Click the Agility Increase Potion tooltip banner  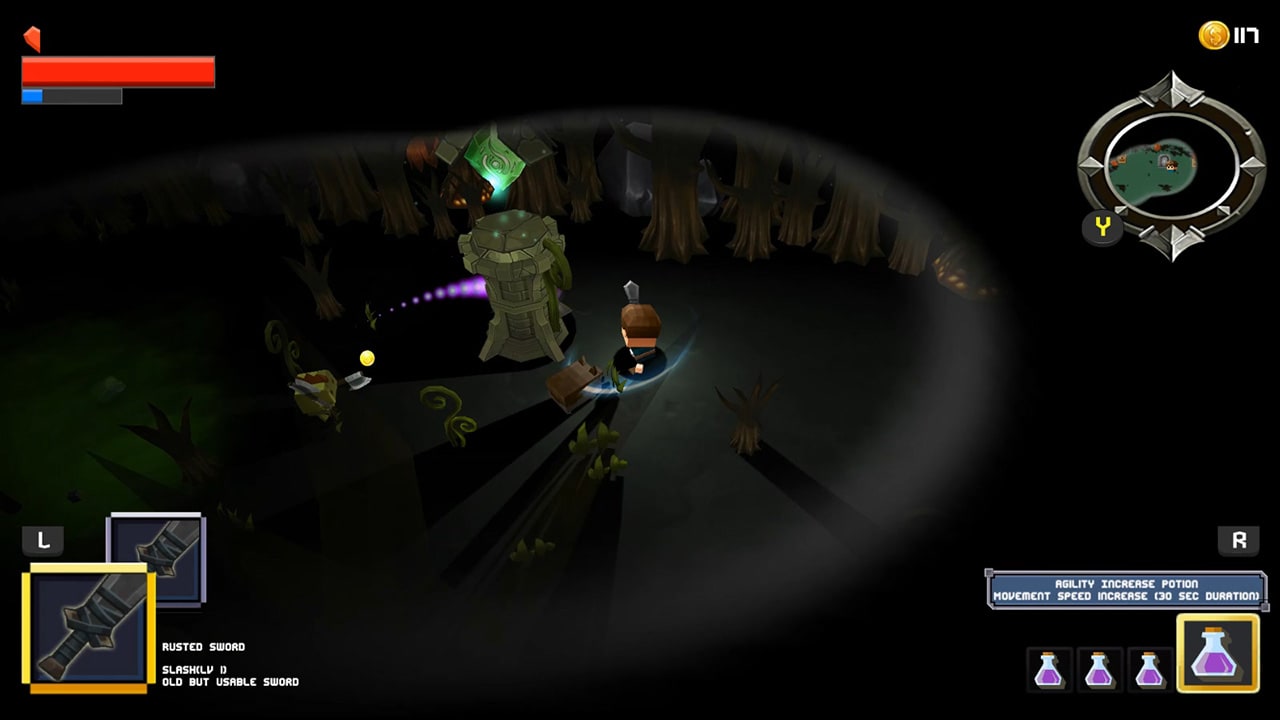click(x=1127, y=589)
